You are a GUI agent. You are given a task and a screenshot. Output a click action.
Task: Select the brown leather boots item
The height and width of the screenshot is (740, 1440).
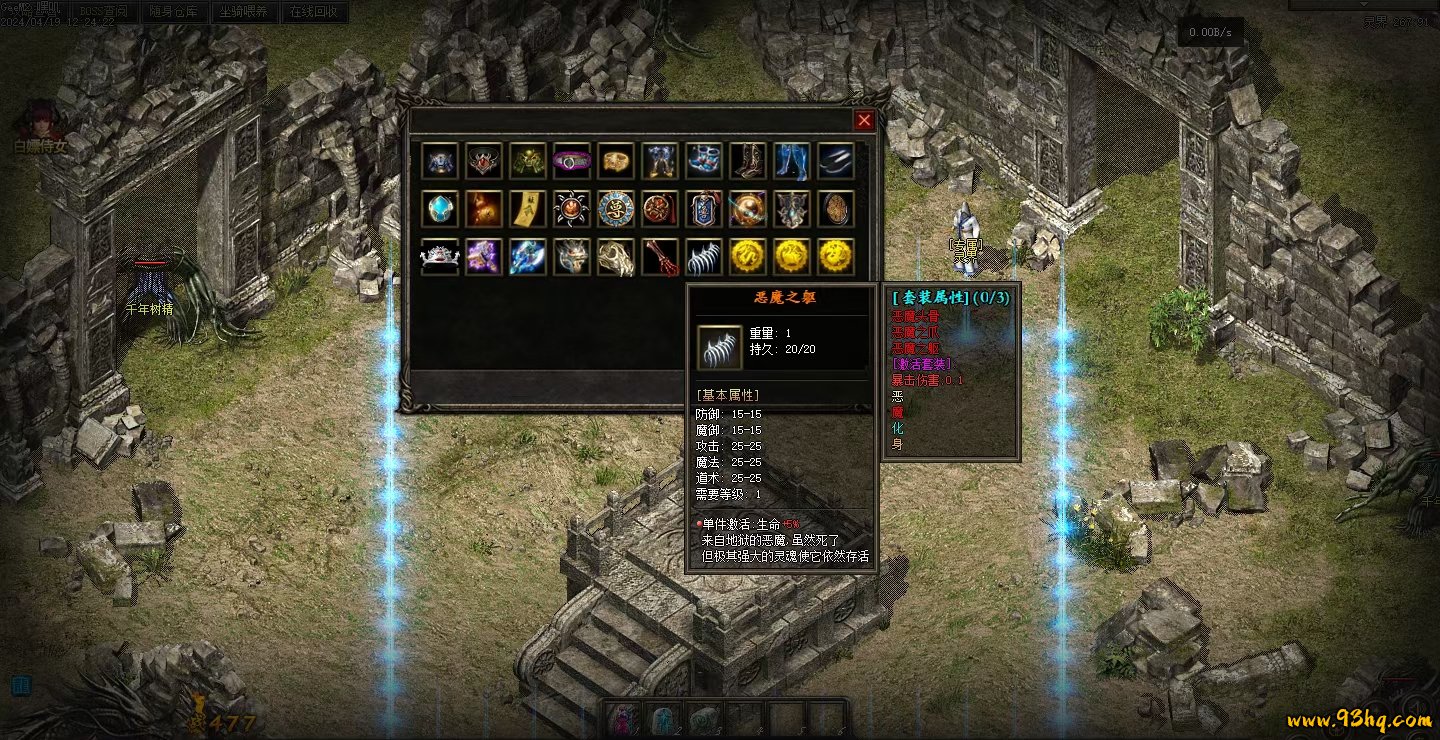(748, 160)
